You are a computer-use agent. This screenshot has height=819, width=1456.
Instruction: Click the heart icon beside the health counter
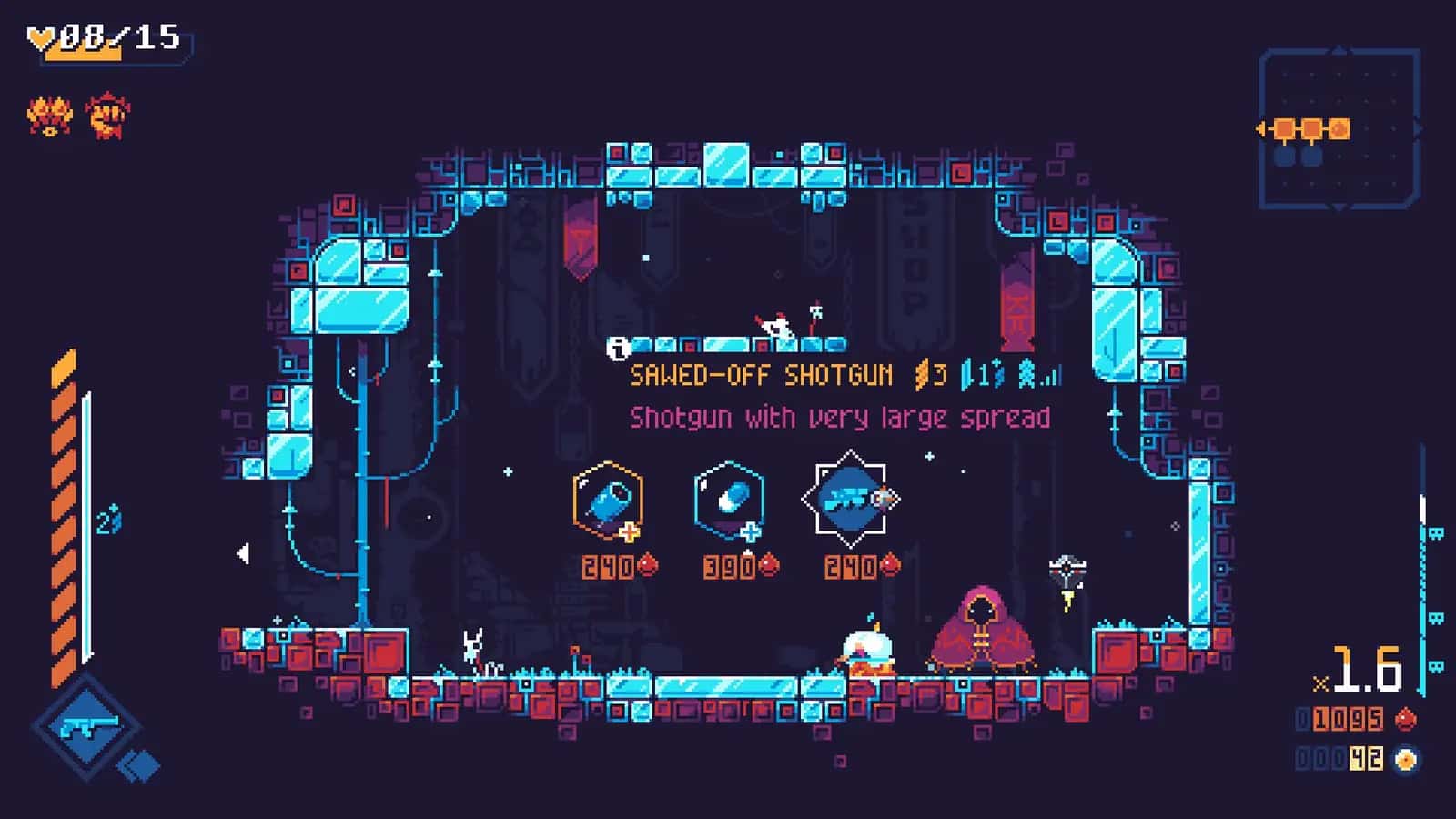[41, 37]
